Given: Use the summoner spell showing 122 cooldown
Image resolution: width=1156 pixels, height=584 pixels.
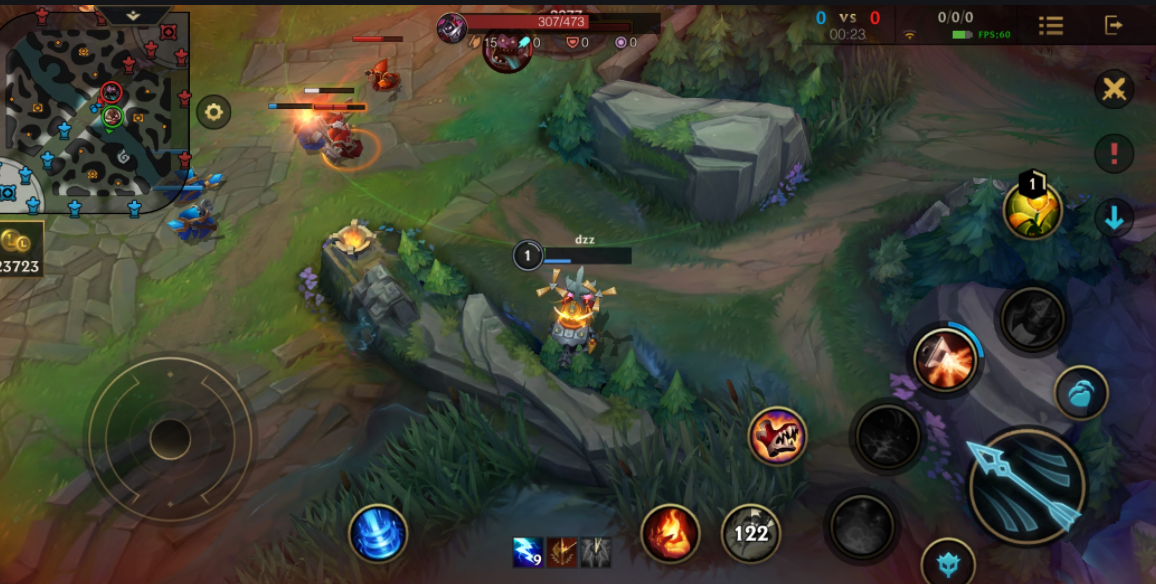Looking at the screenshot, I should (751, 533).
